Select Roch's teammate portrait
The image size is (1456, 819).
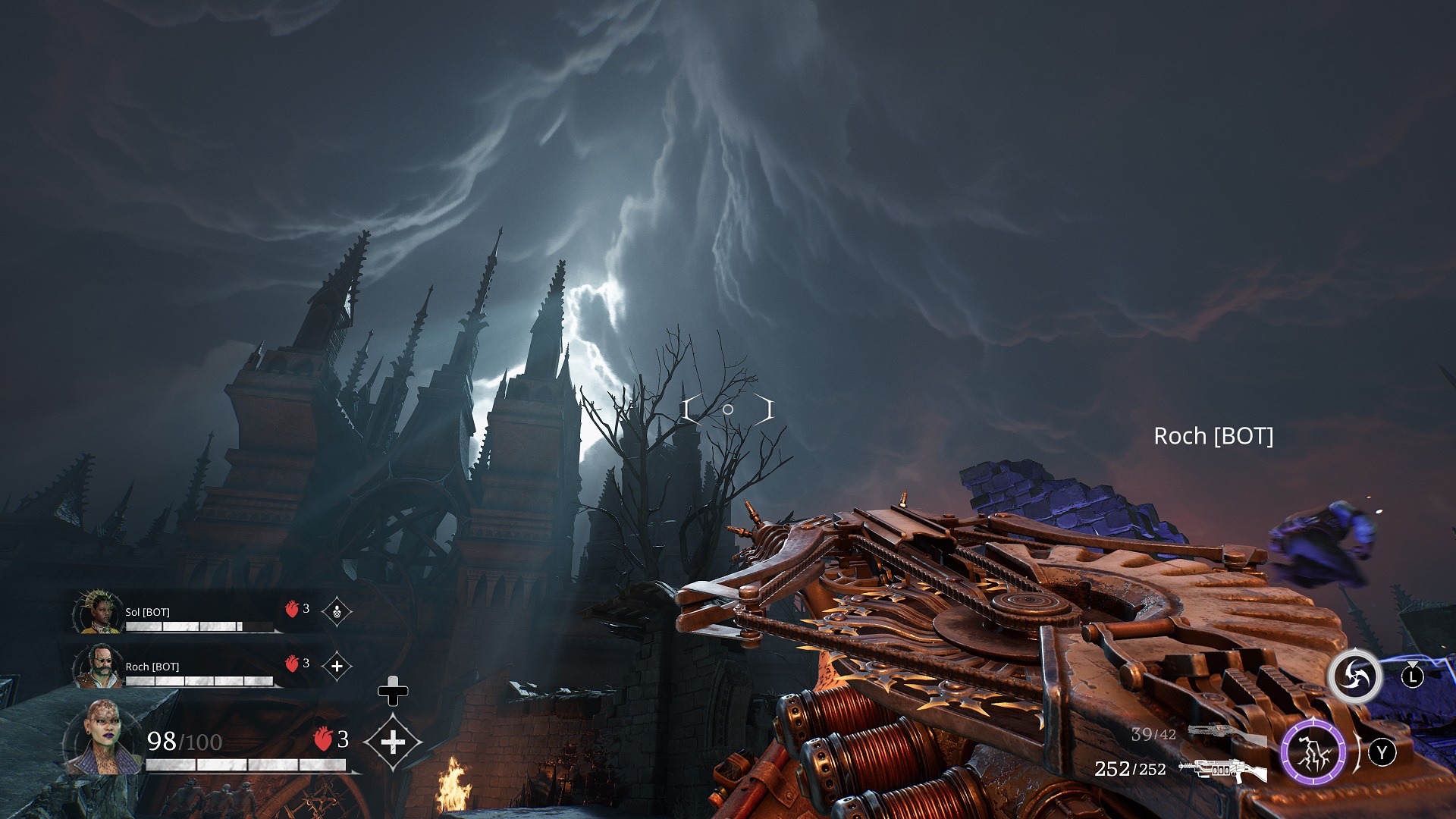click(x=99, y=666)
